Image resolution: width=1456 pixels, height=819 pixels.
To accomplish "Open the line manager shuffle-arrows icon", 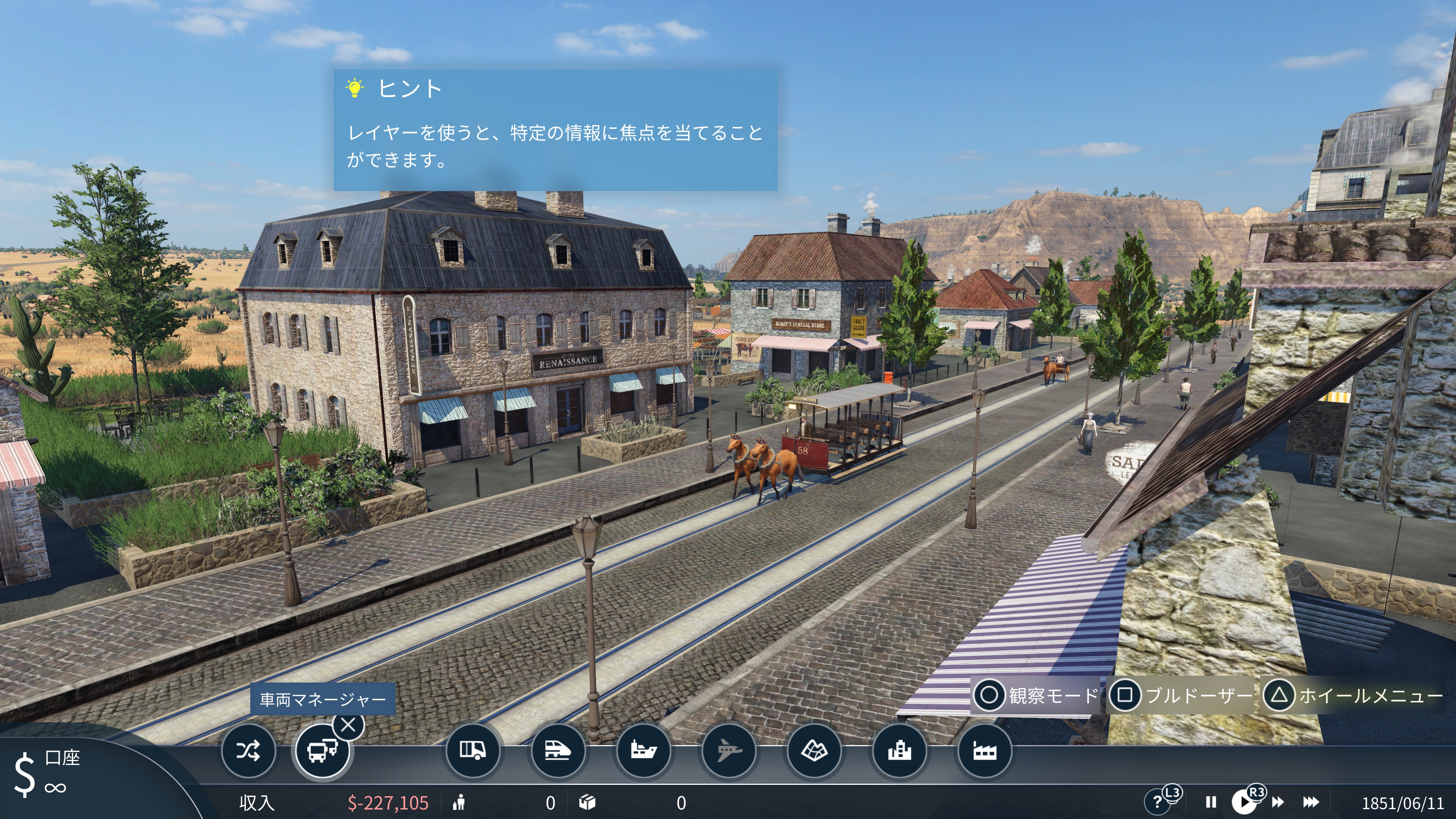I will pos(248,751).
